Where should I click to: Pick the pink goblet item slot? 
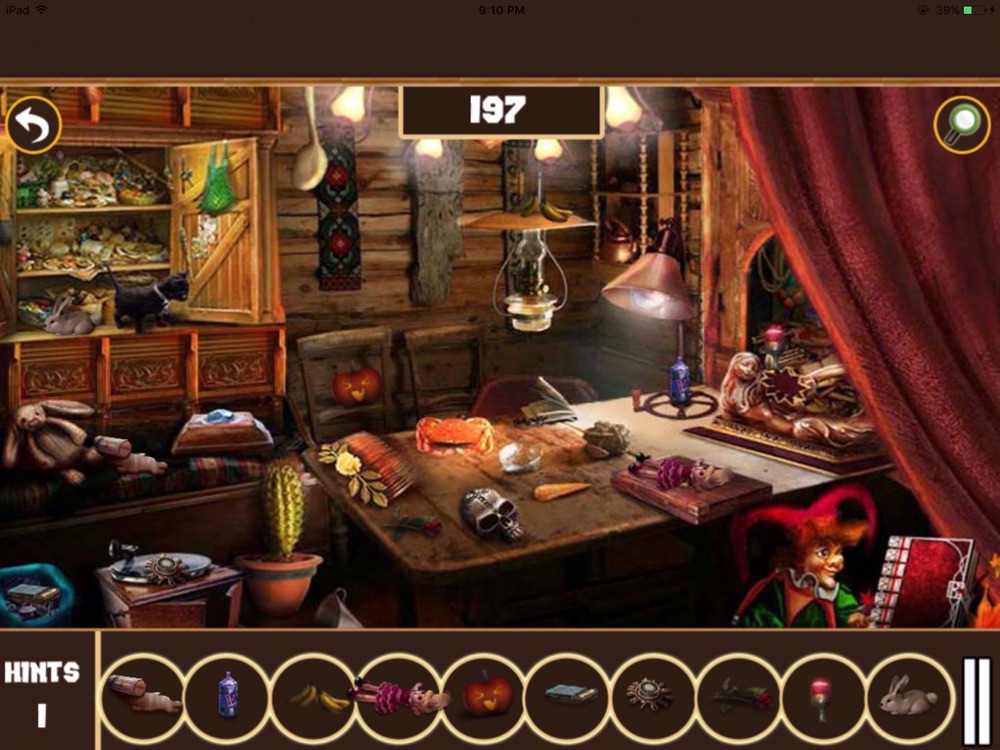click(x=822, y=696)
